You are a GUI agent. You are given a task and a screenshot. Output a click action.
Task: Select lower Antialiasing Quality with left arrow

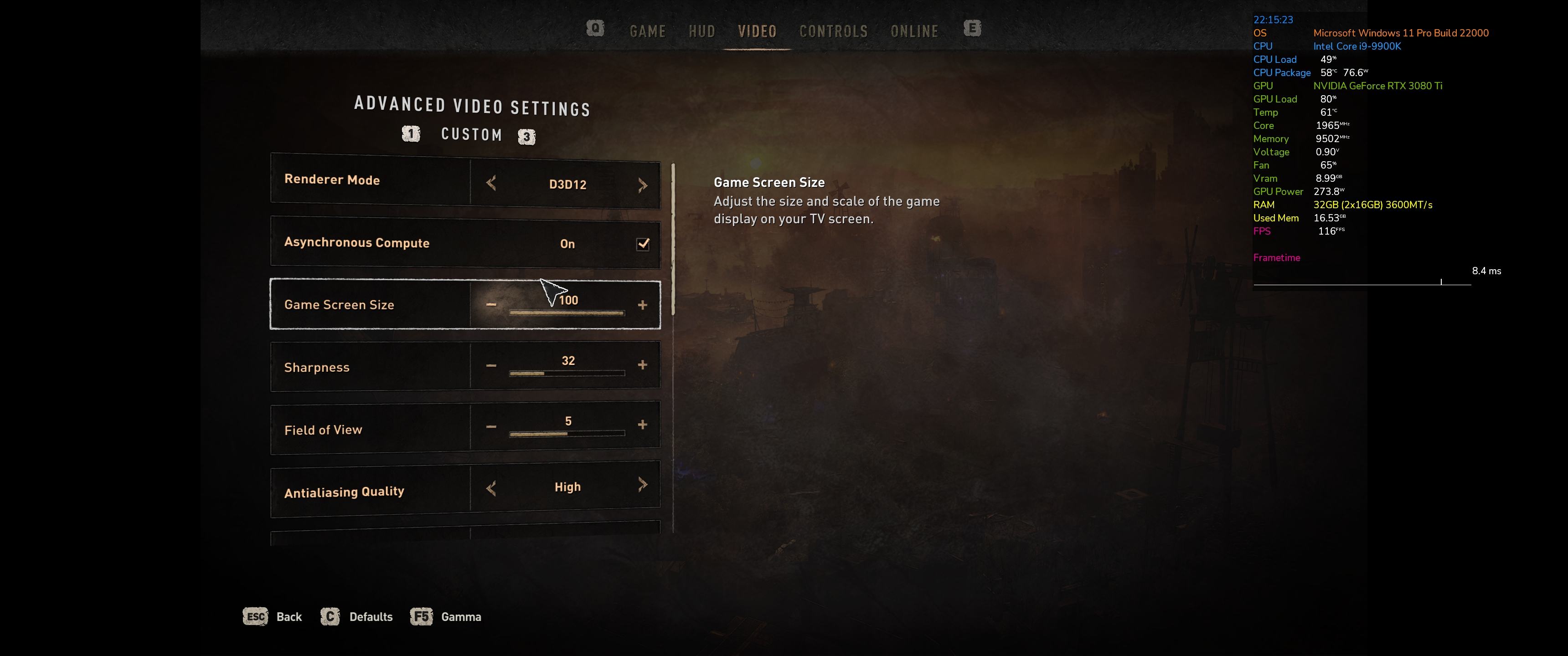click(x=491, y=487)
